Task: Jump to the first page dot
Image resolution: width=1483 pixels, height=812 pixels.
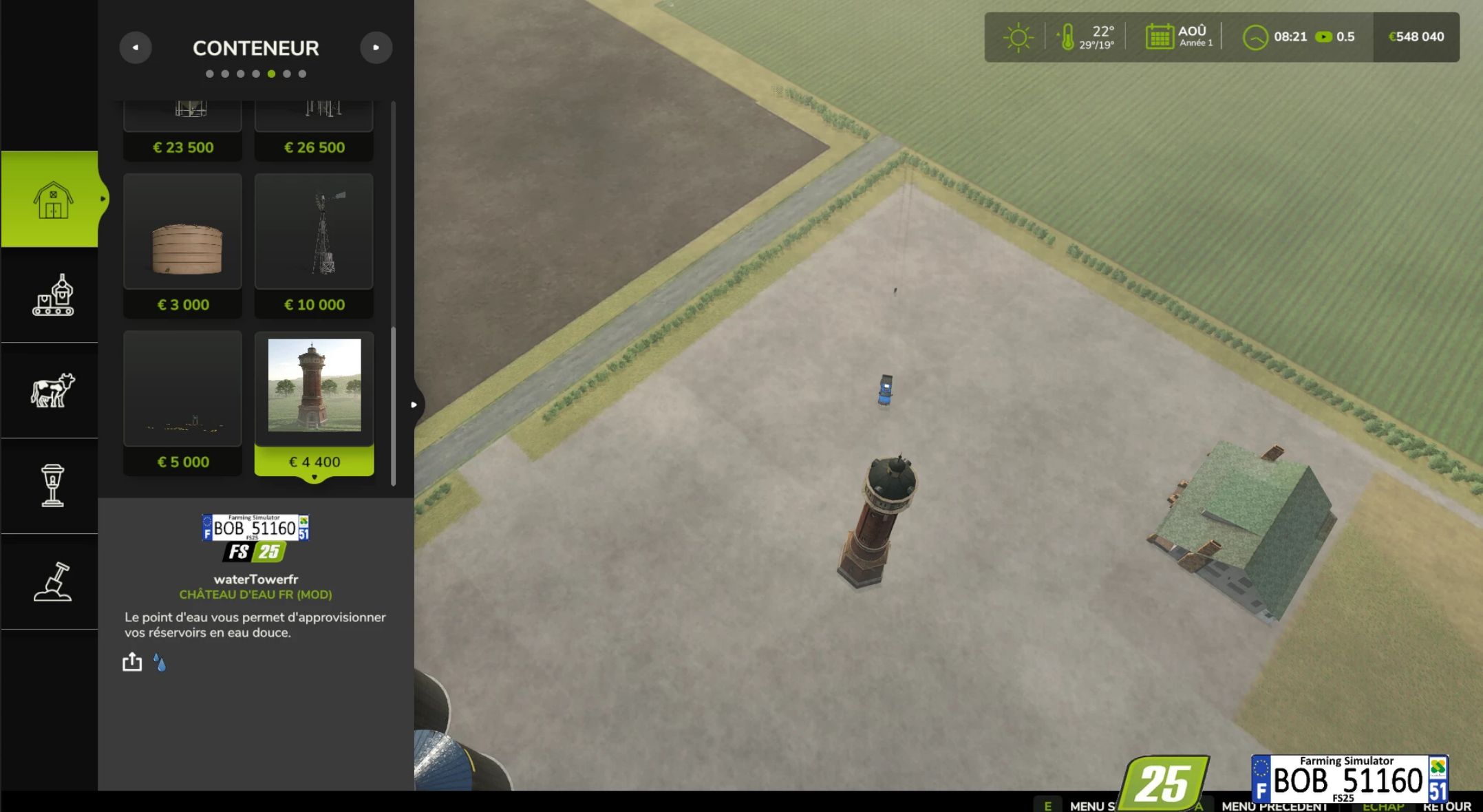Action: pos(210,74)
